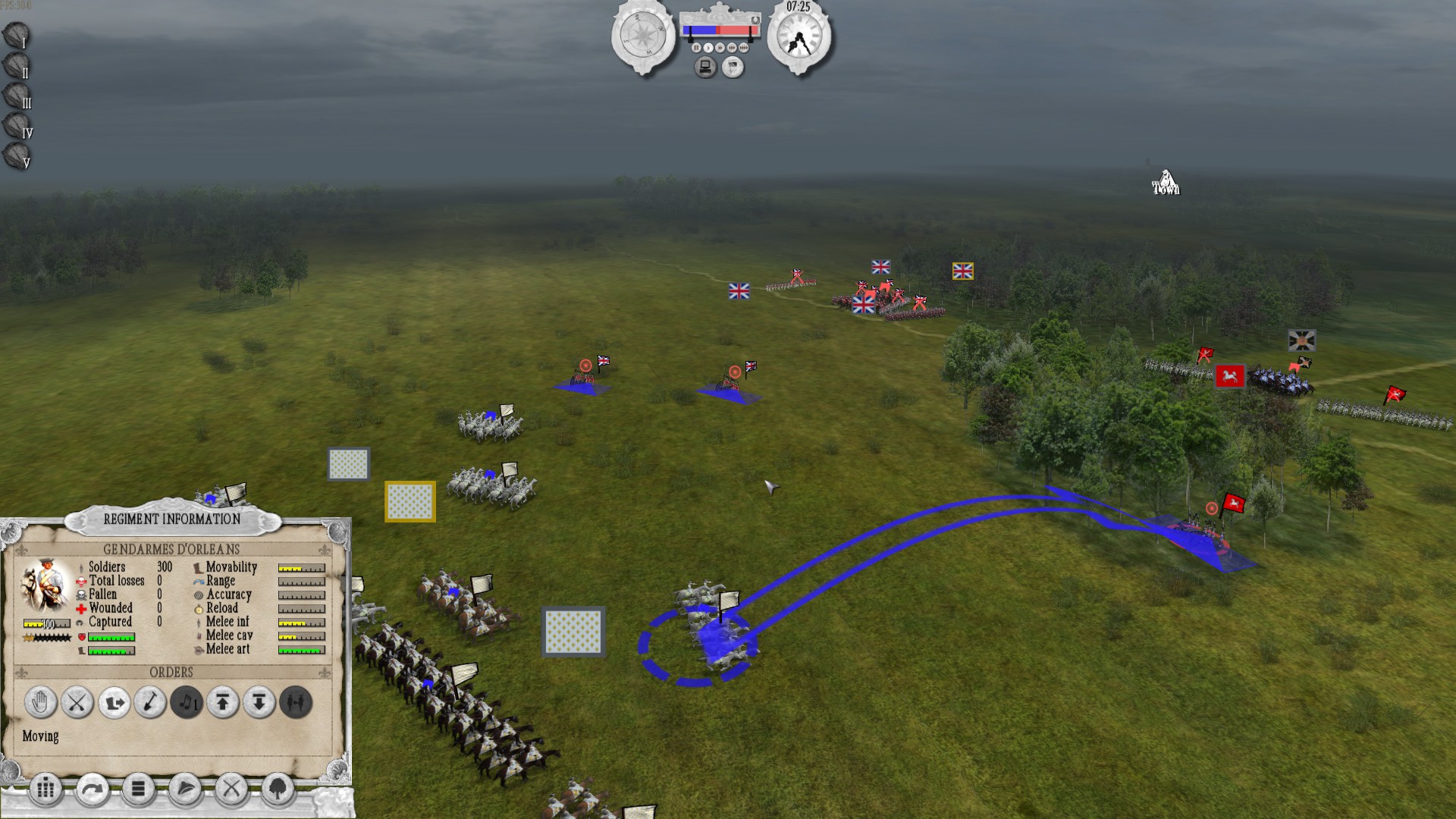Image resolution: width=1456 pixels, height=819 pixels.
Task: Click the blue-red army balance bar
Action: point(720,30)
